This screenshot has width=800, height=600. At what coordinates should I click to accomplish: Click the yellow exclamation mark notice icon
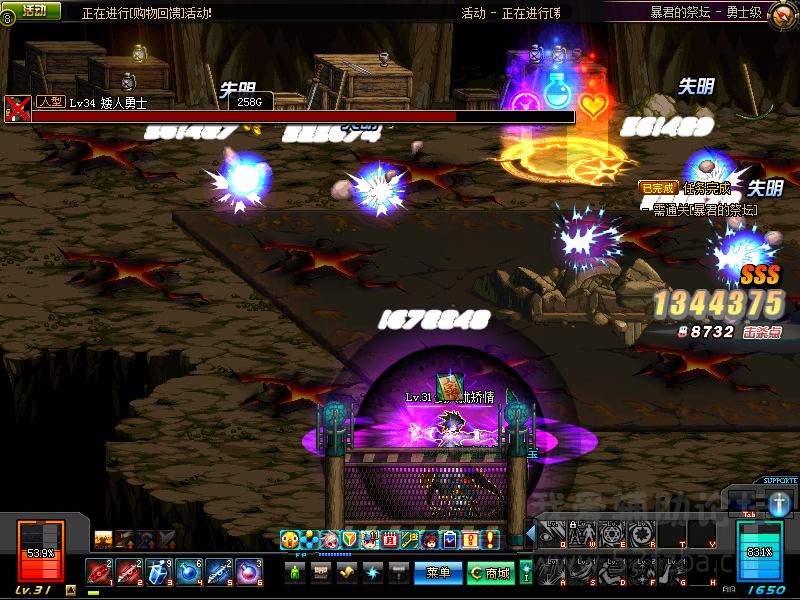[x=491, y=540]
